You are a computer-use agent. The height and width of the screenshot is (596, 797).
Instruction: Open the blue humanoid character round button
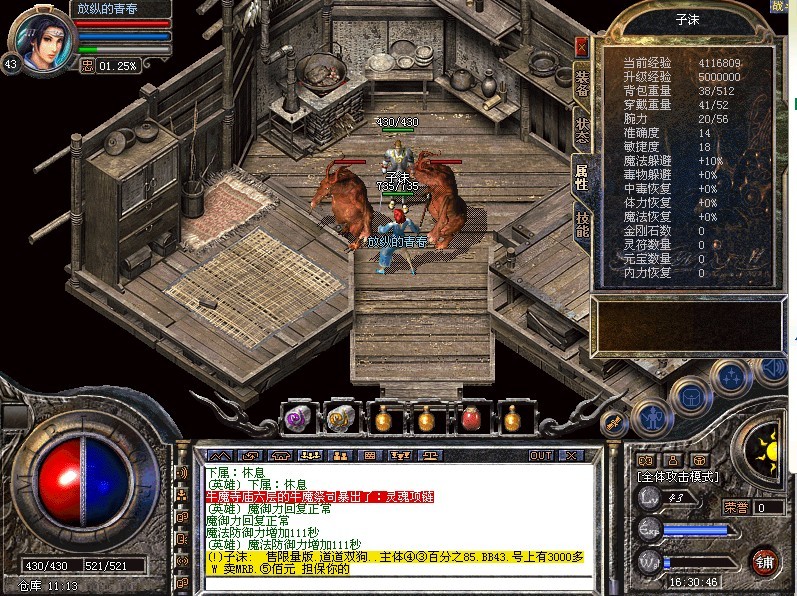(x=652, y=415)
